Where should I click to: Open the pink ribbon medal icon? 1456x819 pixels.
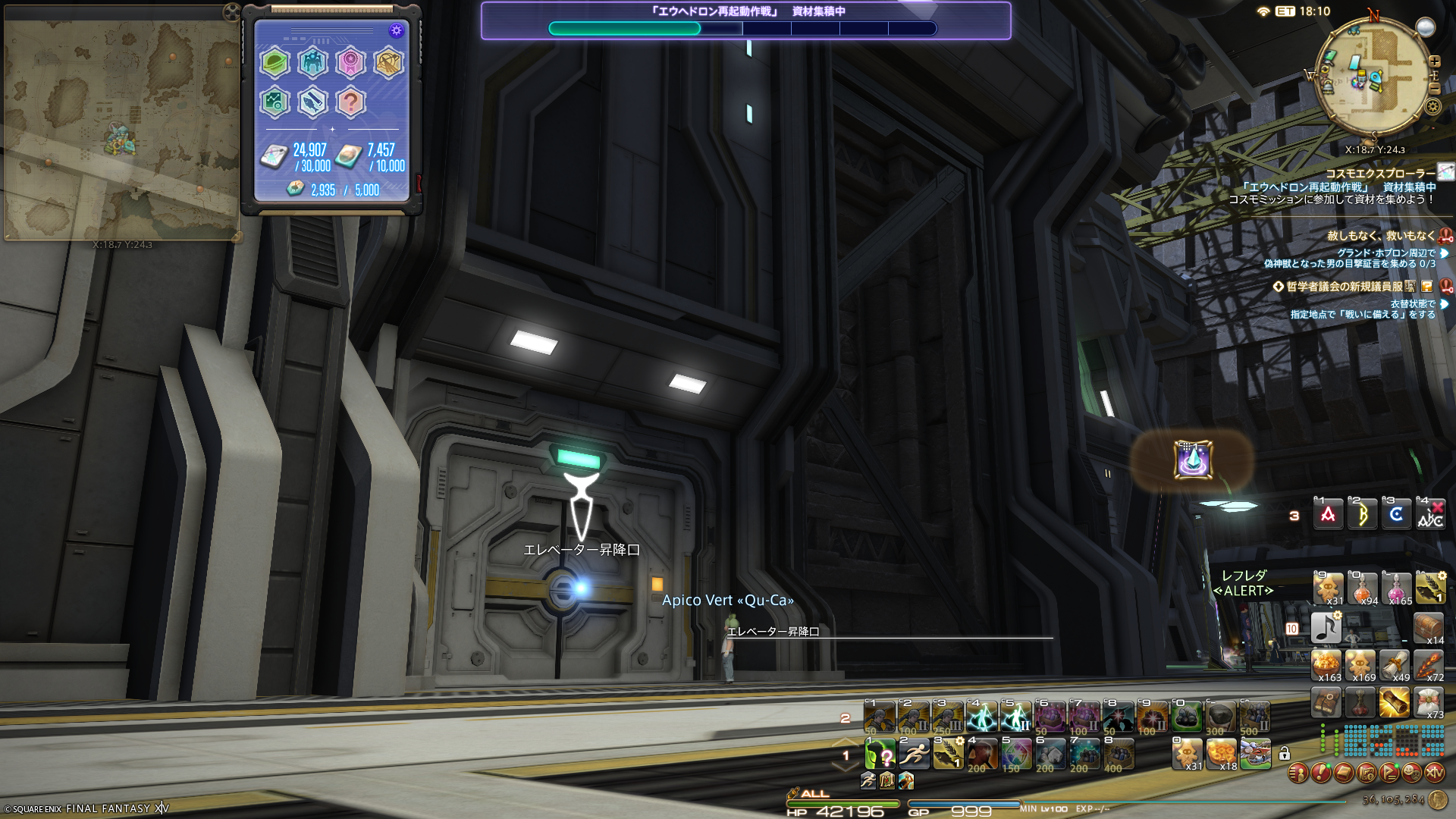tap(350, 63)
